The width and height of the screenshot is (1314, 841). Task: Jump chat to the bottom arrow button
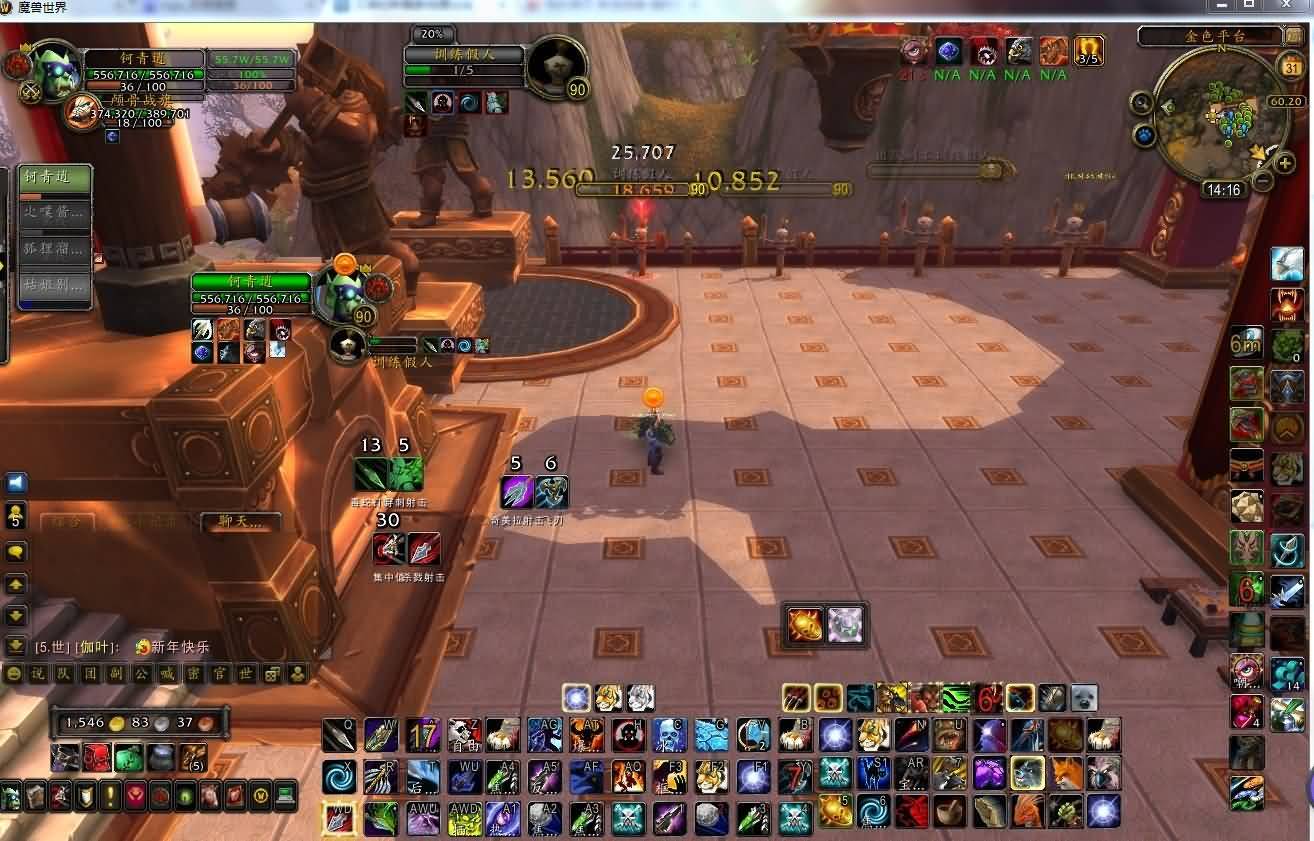point(16,646)
